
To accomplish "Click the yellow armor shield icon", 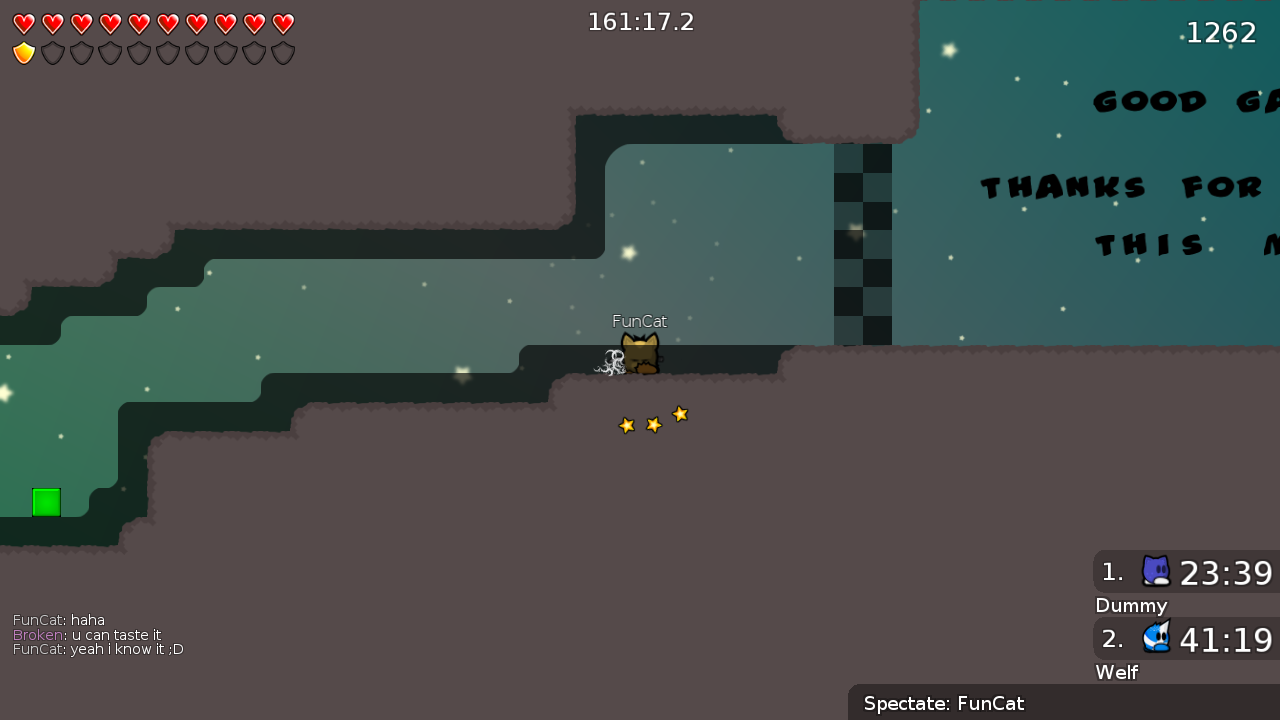I will coord(23,52).
